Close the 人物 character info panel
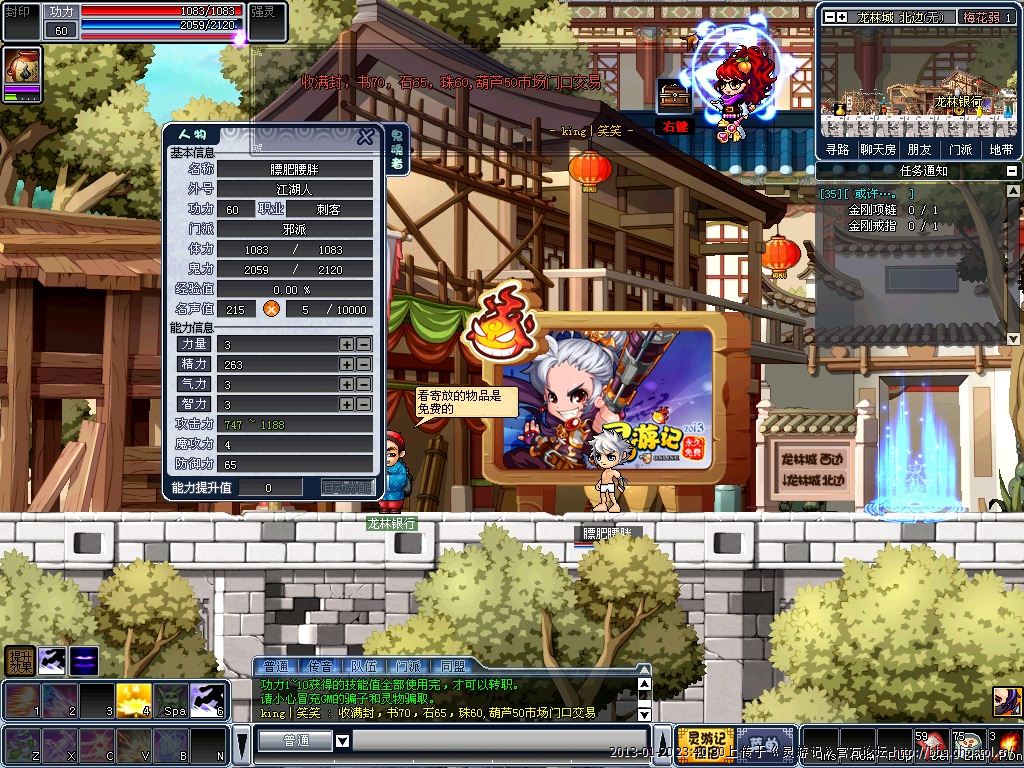Viewport: 1024px width, 768px height. click(x=366, y=137)
